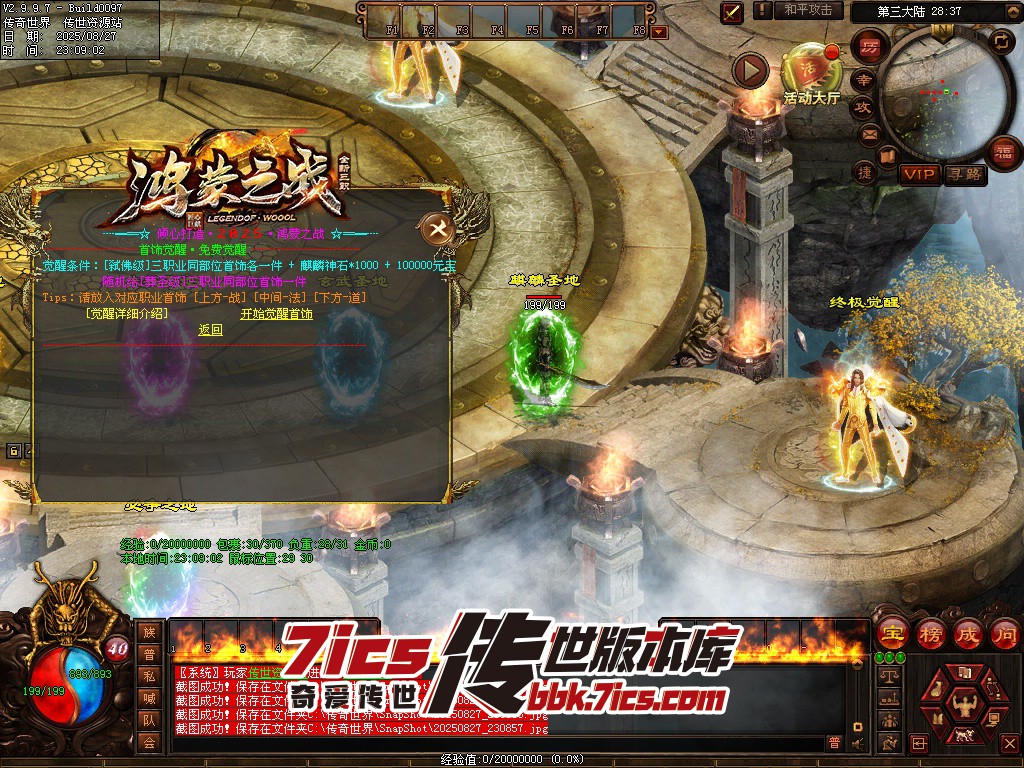Choose 开始觉醒首饰 in the dialog
Screen dimensions: 1024x768
[276, 314]
